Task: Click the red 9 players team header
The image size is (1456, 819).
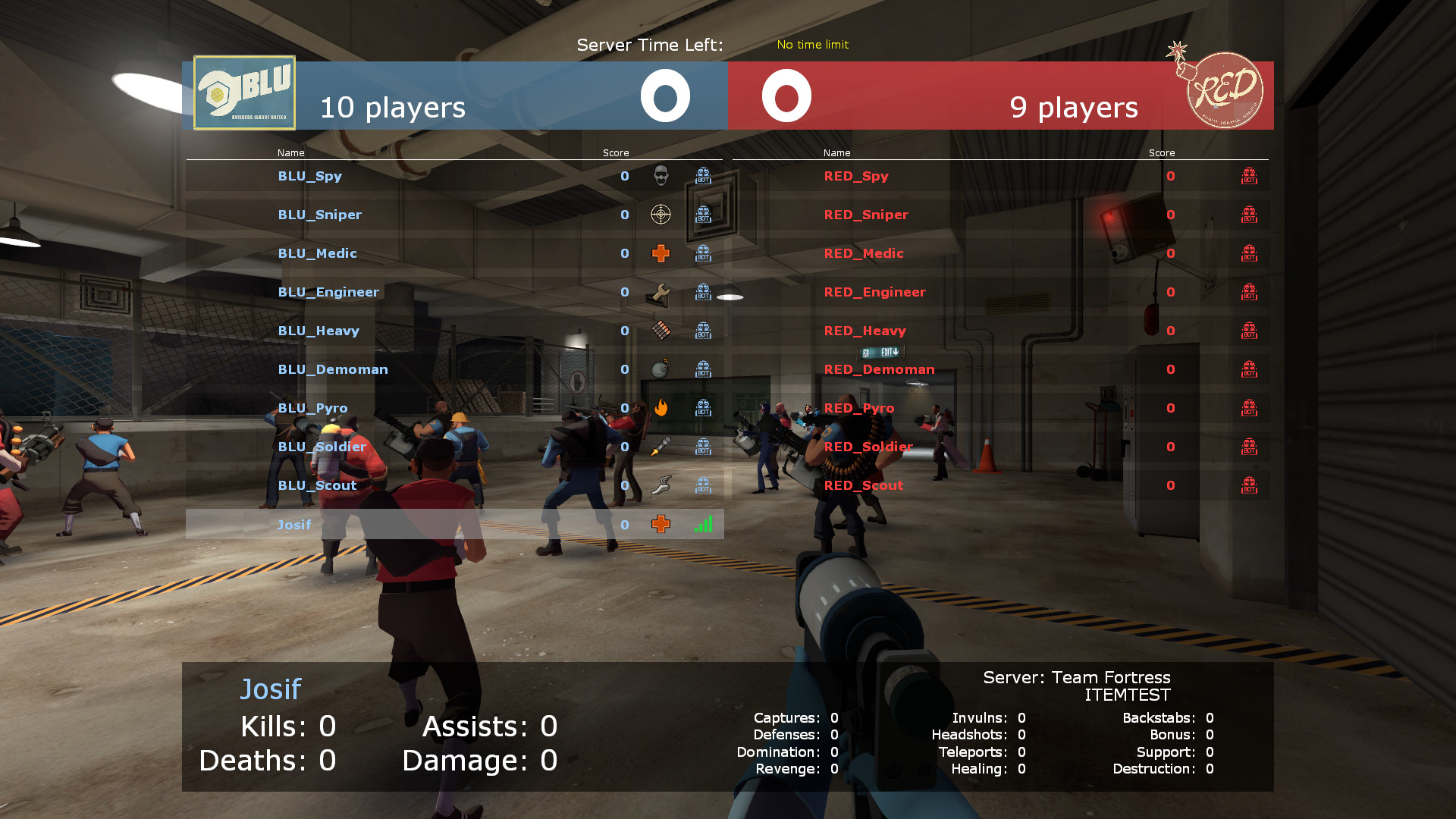Action: pyautogui.click(x=1074, y=108)
